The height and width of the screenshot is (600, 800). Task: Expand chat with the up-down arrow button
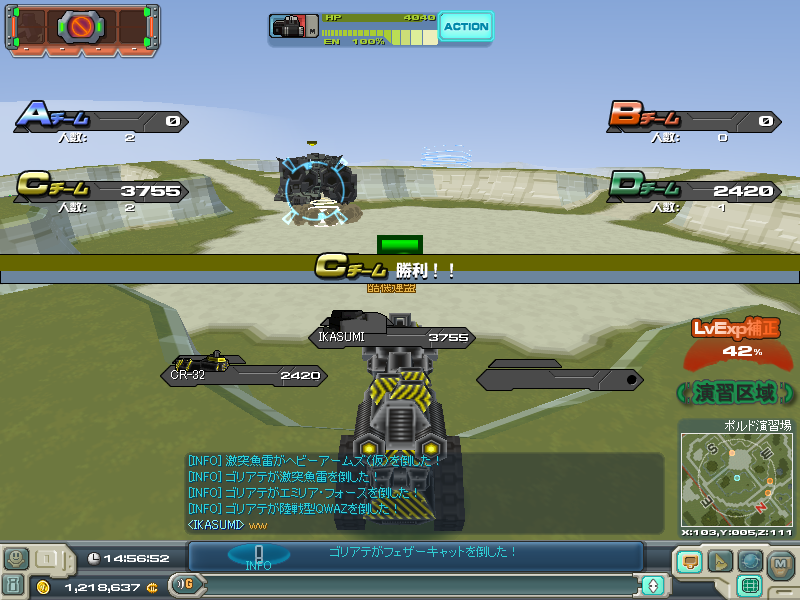pos(654,586)
